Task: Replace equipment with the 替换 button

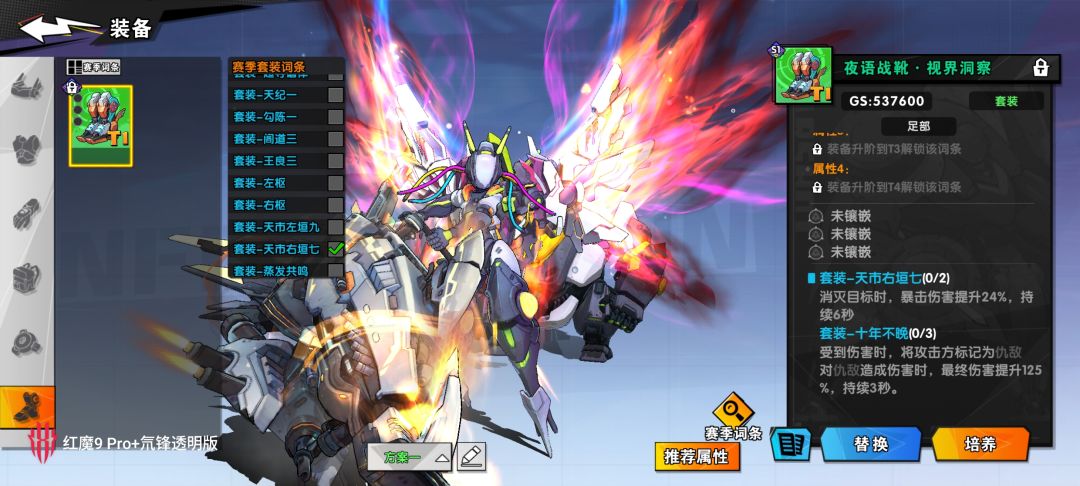Action: tap(869, 444)
